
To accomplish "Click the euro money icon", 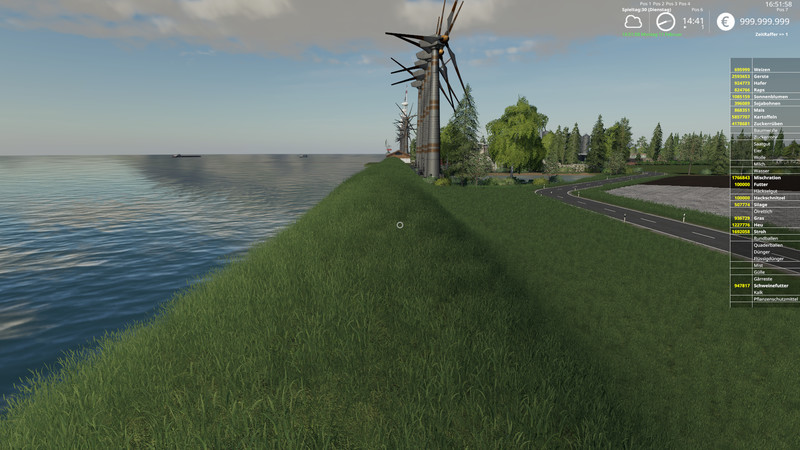I will pos(725,21).
